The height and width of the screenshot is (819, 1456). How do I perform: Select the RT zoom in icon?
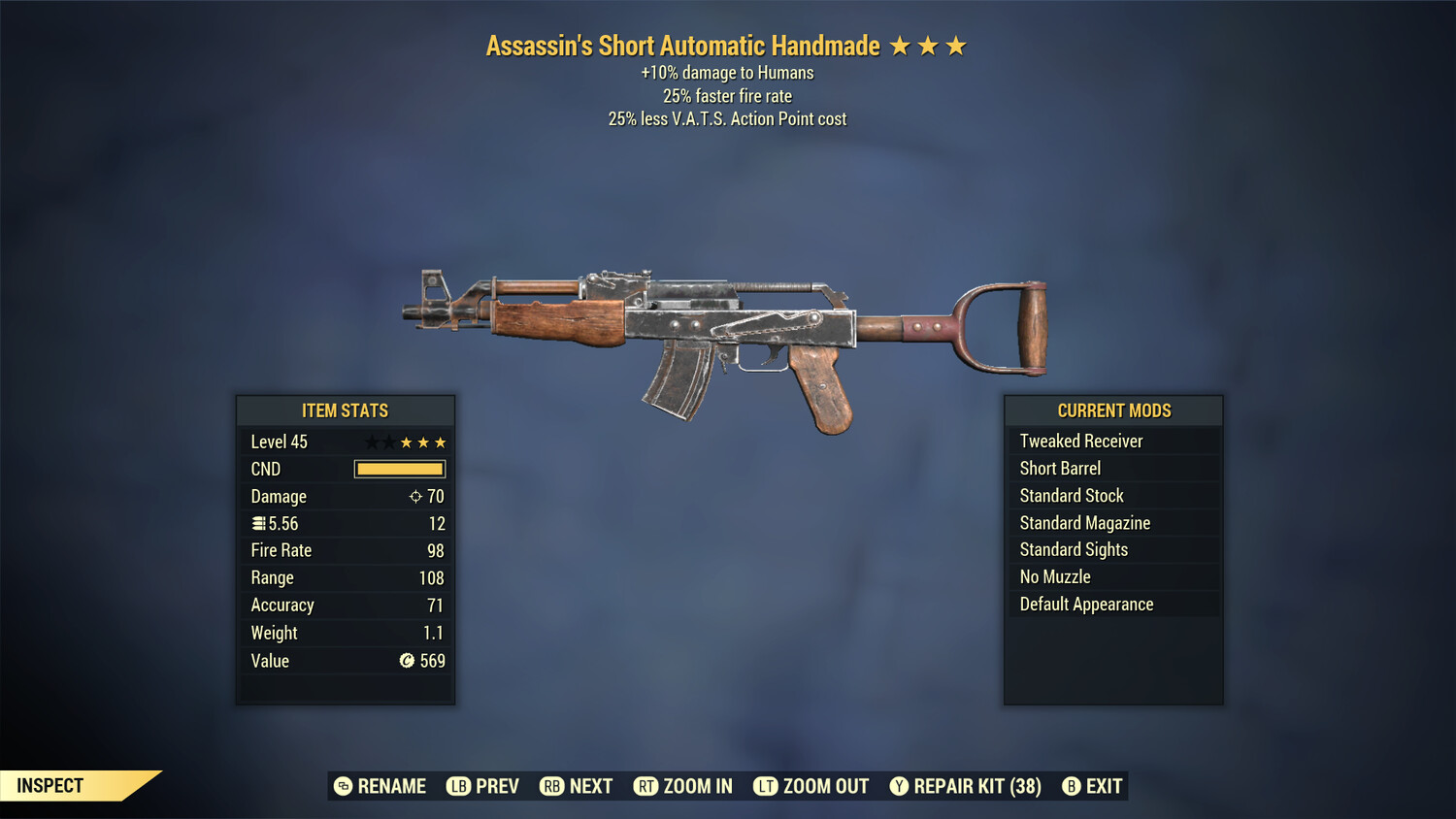tap(645, 786)
